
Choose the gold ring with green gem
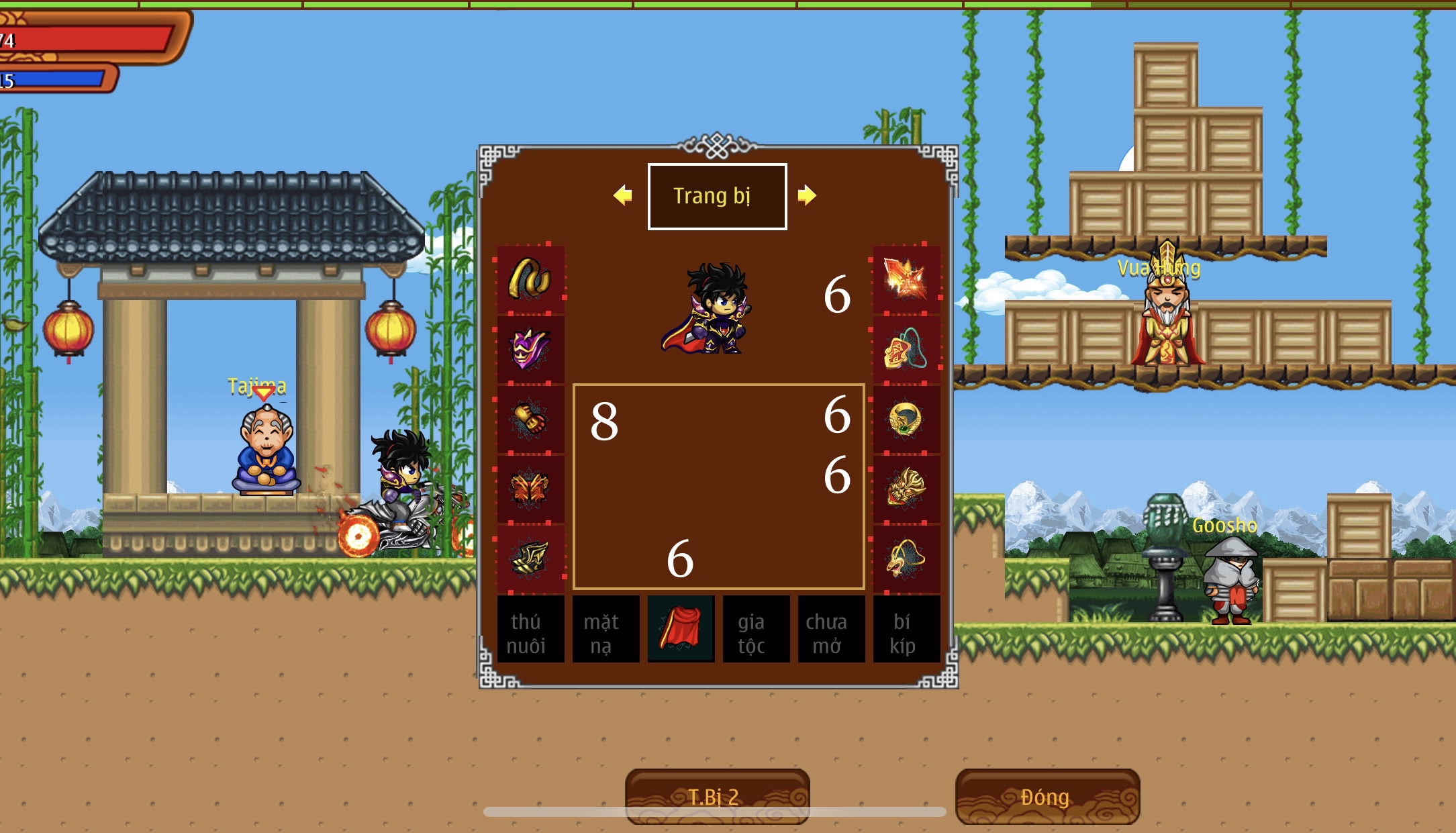tap(906, 419)
